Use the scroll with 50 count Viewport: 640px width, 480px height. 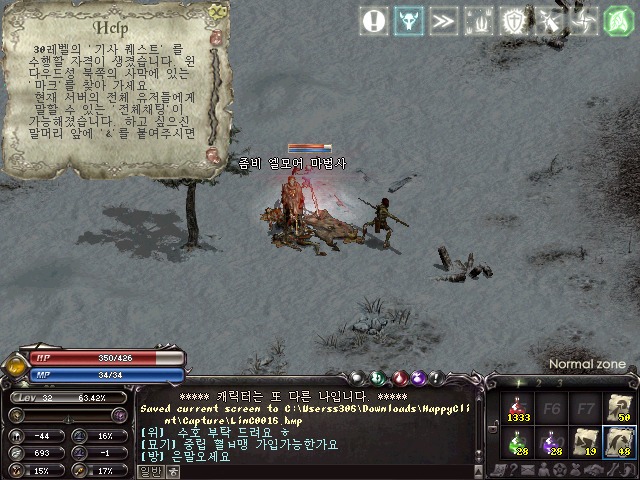pos(620,409)
